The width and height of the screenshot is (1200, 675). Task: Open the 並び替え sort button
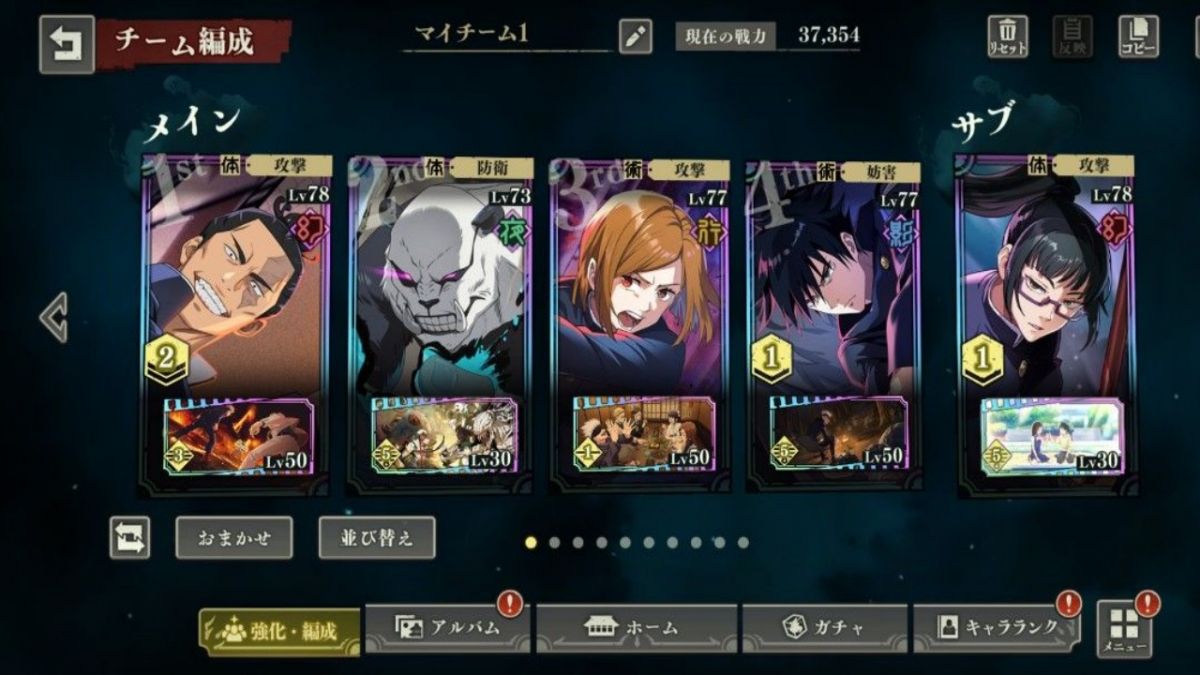[x=377, y=538]
